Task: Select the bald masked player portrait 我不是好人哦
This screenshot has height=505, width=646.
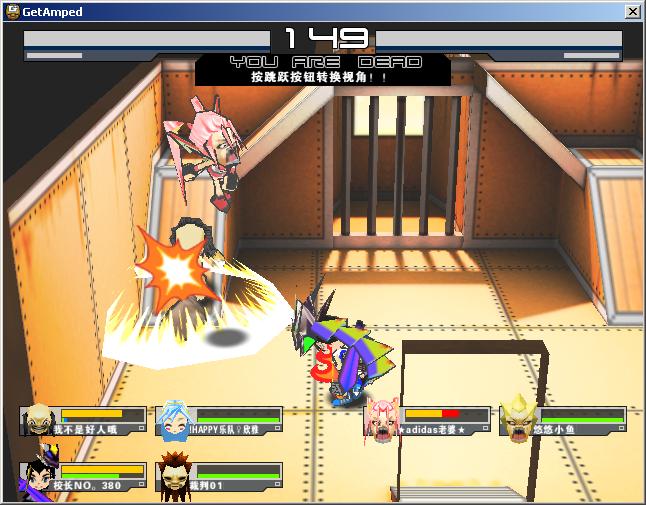Action: click(38, 420)
